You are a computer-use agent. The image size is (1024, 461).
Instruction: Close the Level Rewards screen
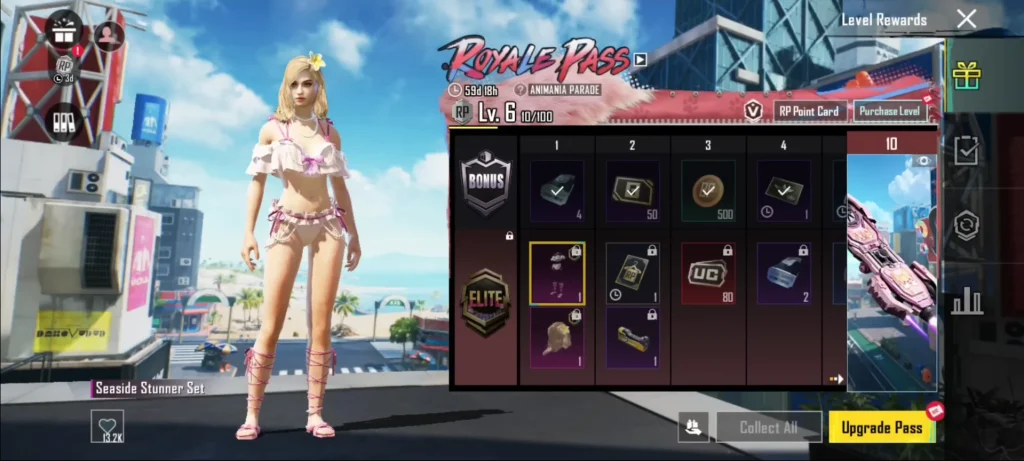[966, 19]
